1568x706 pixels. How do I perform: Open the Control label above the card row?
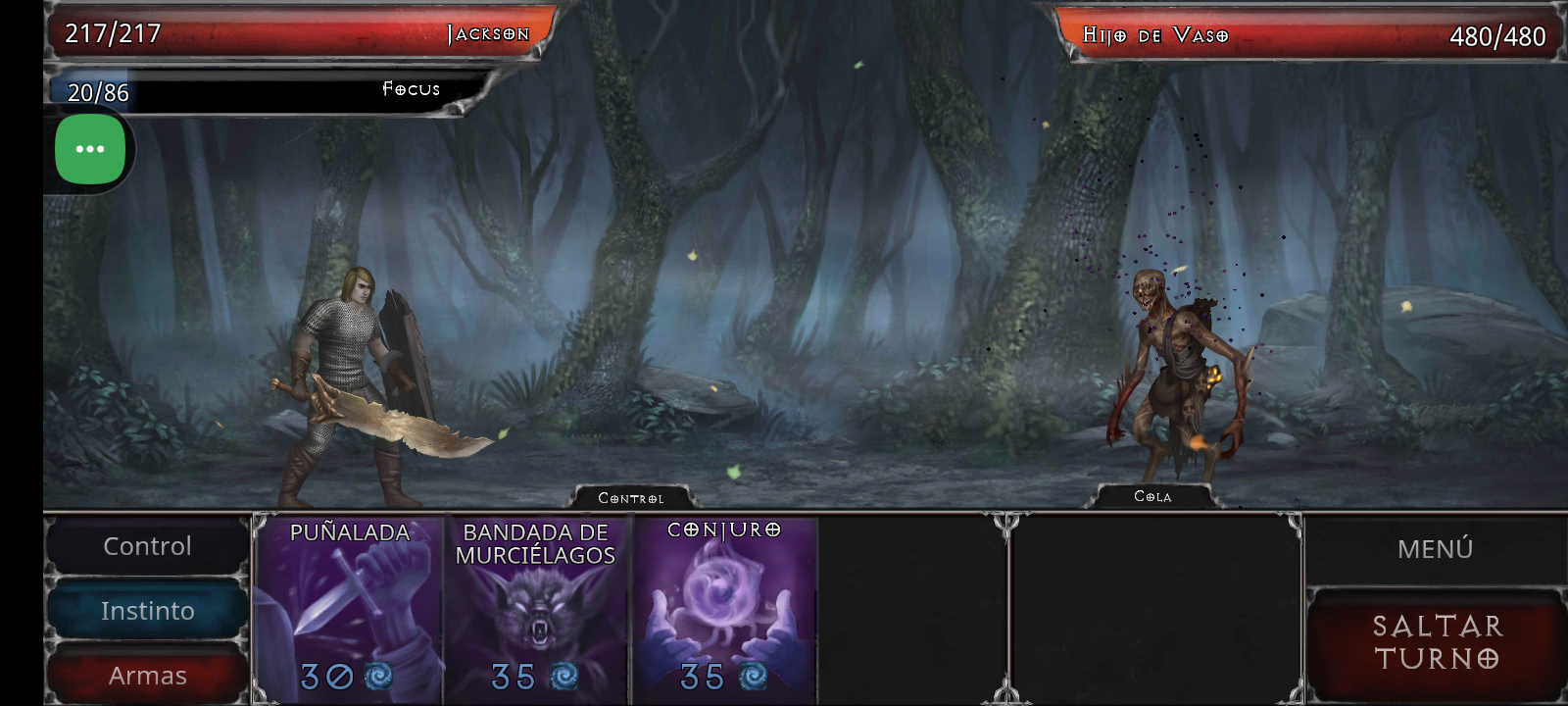[x=632, y=497]
